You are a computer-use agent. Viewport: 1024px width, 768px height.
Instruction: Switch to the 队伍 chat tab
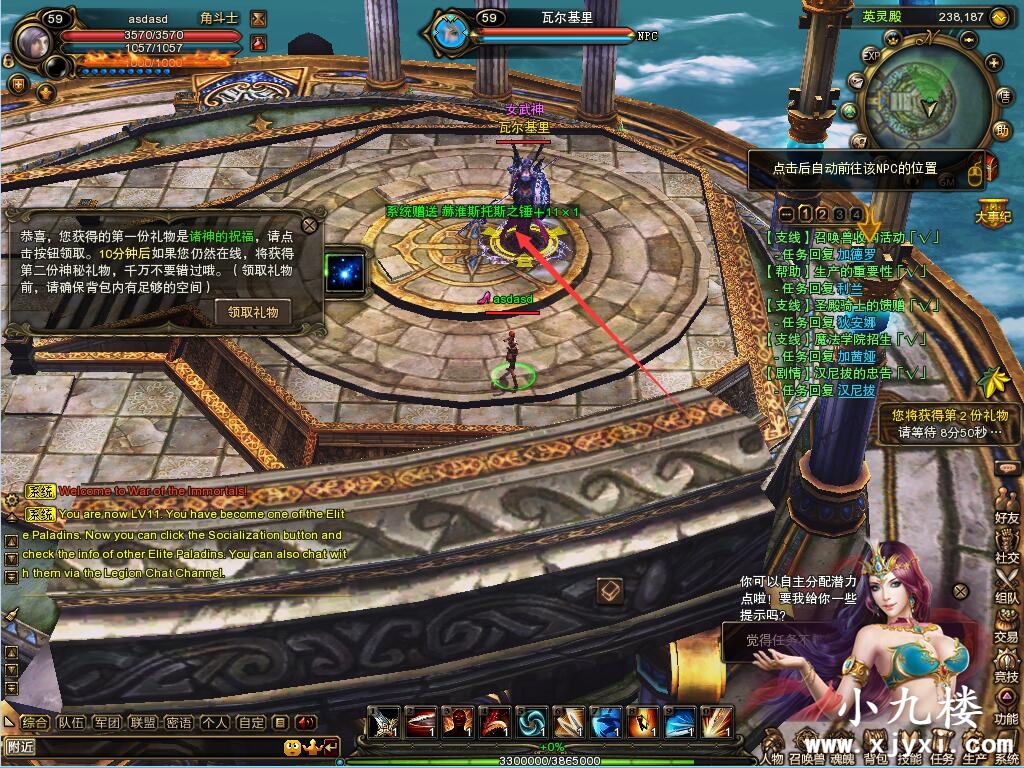(x=70, y=722)
